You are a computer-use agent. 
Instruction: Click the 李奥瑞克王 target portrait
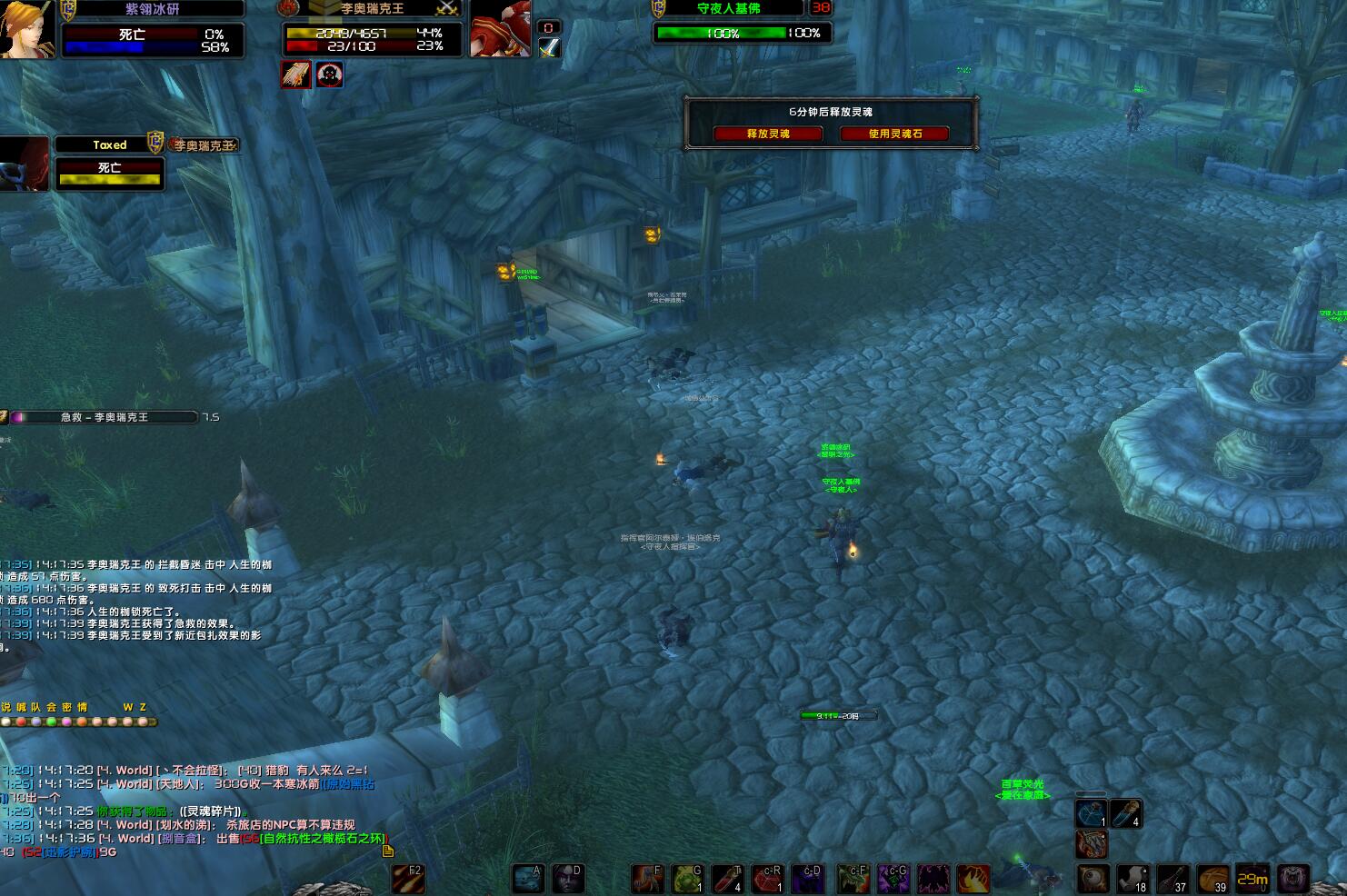click(500, 29)
